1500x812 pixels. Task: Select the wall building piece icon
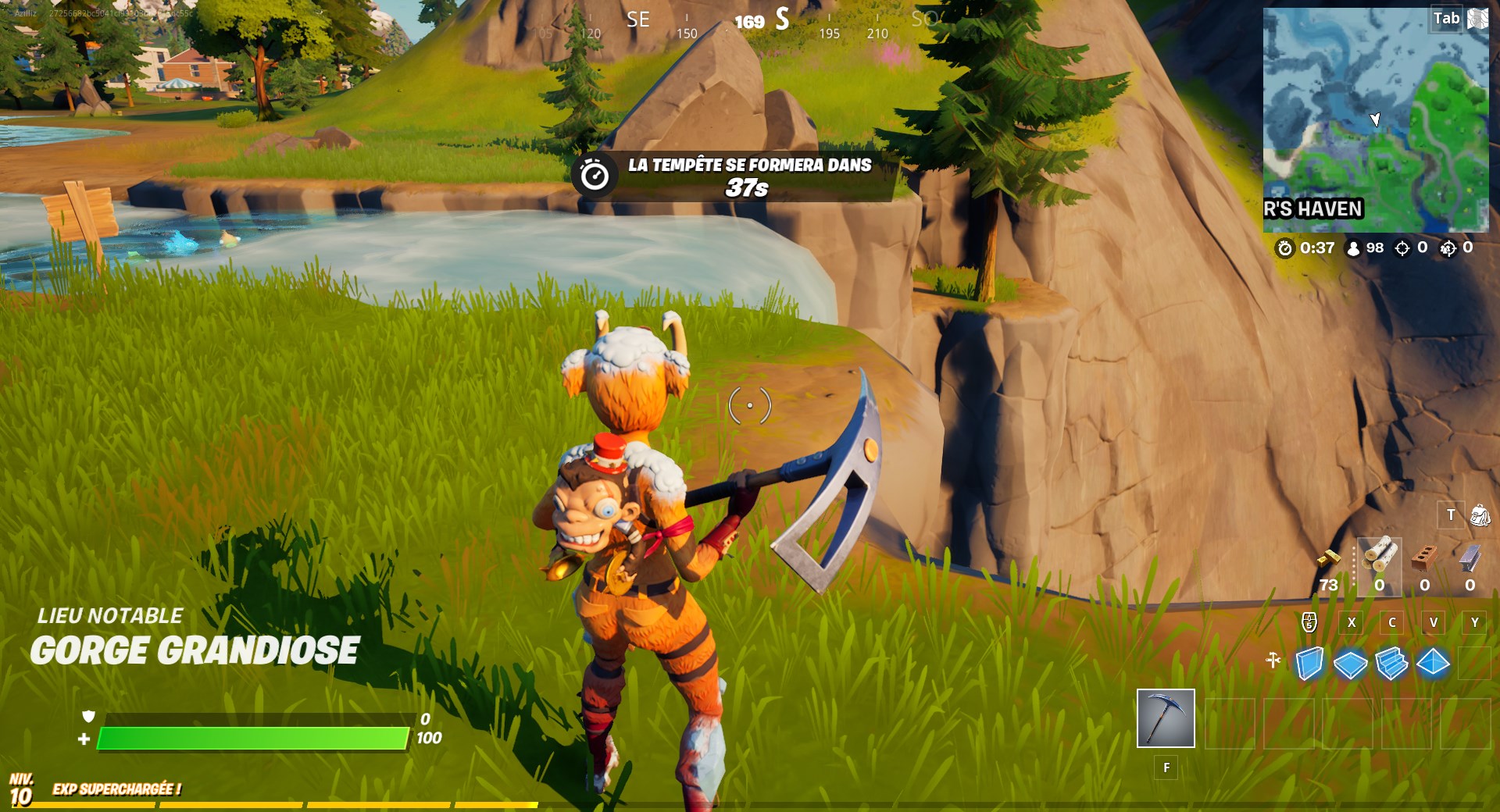[x=1310, y=662]
